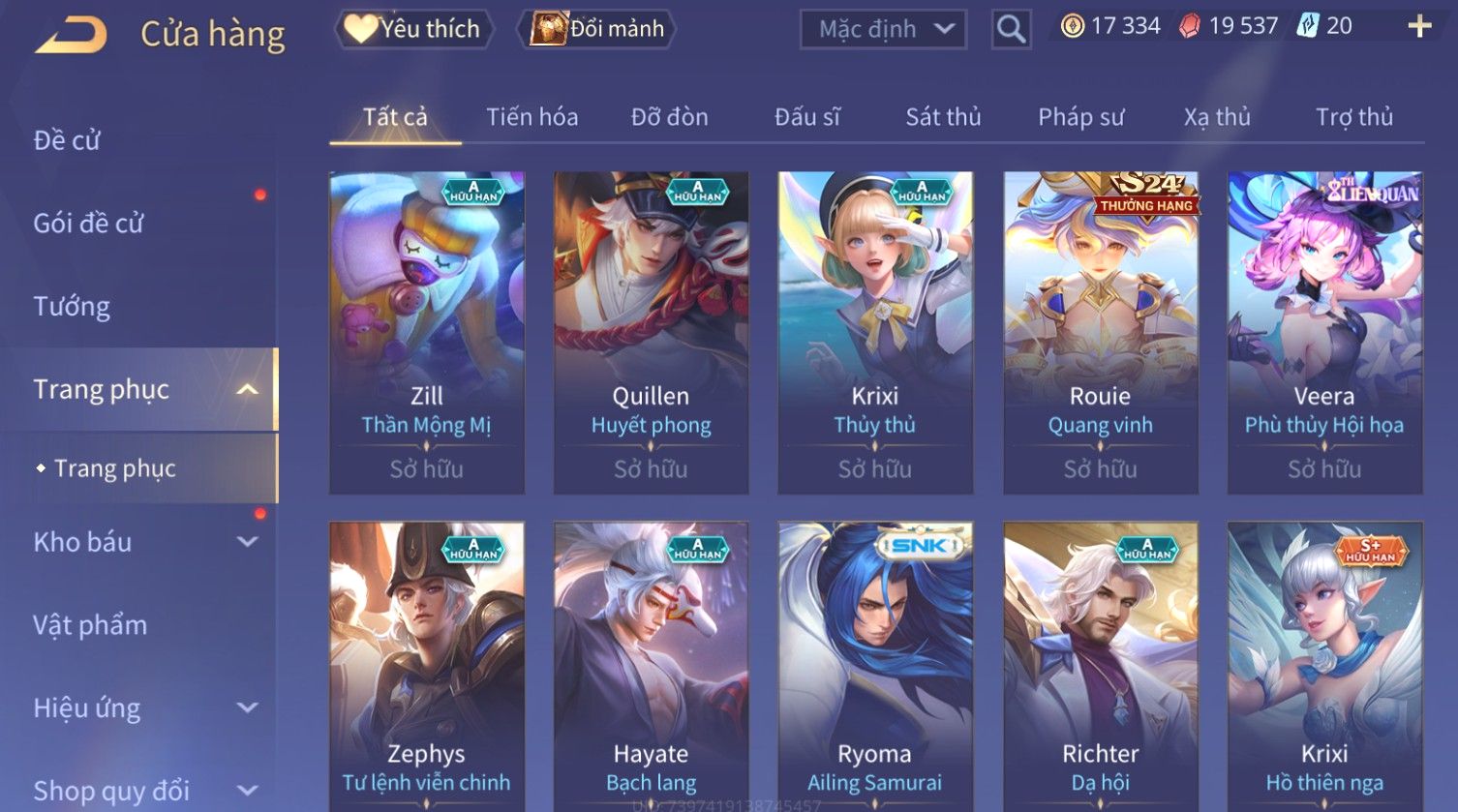The image size is (1458, 812).
Task: Add currency with the plus button
Action: [x=1419, y=26]
